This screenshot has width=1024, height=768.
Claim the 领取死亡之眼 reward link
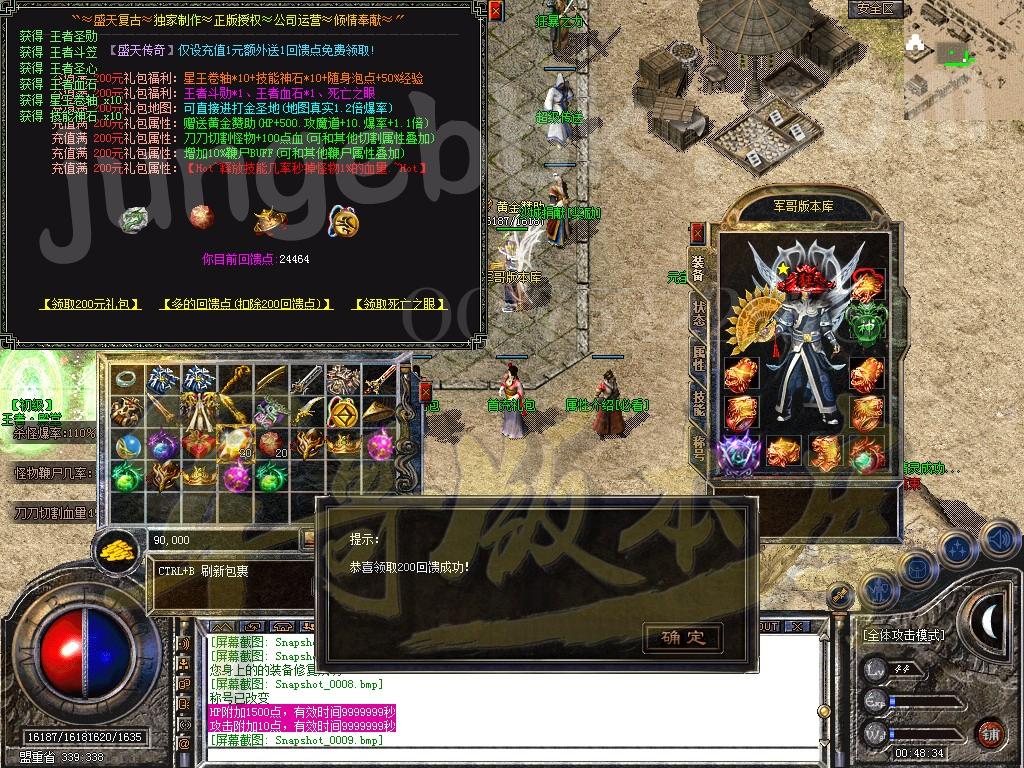point(400,304)
